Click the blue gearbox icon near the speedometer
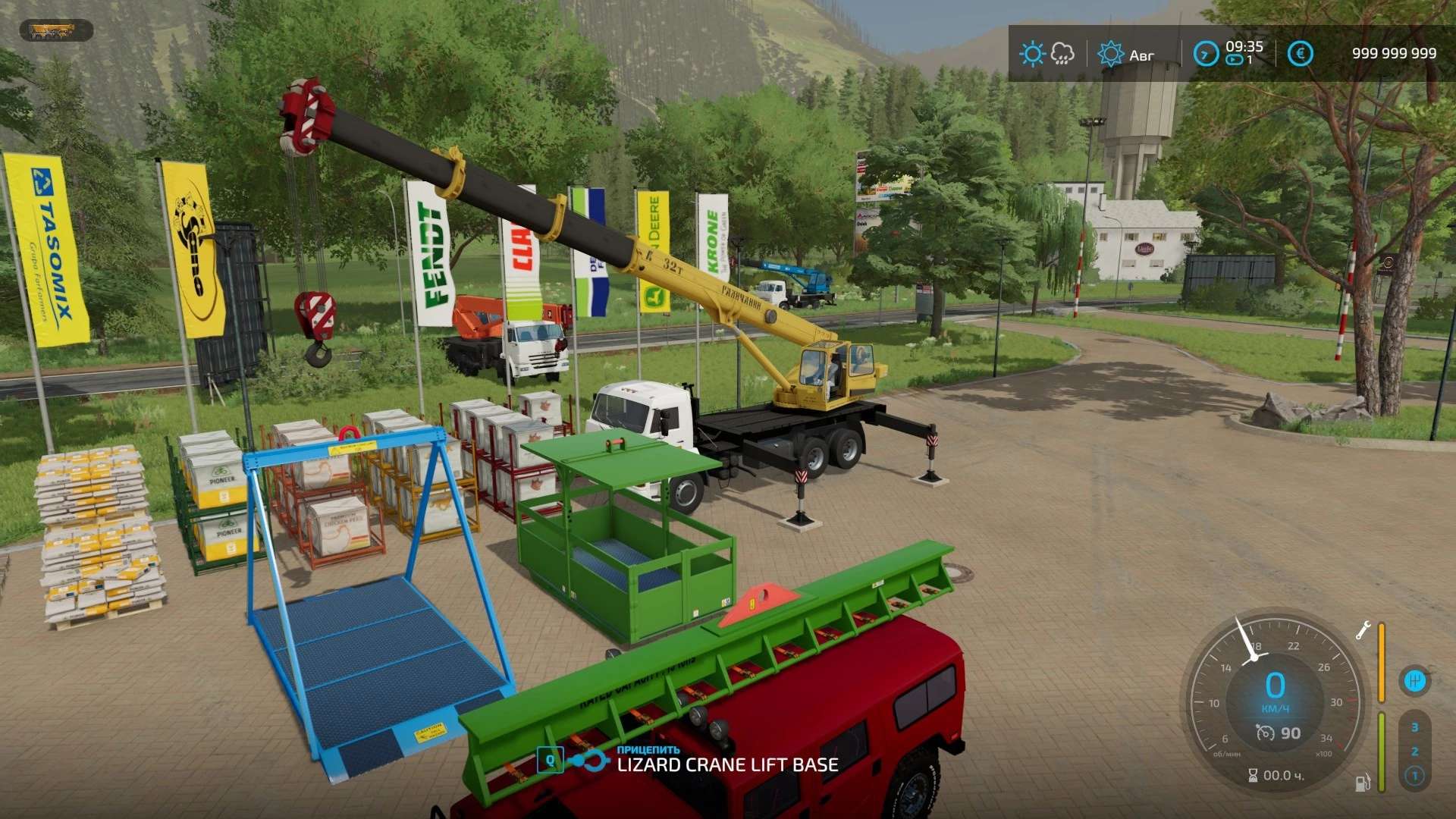This screenshot has width=1456, height=819. [1414, 681]
